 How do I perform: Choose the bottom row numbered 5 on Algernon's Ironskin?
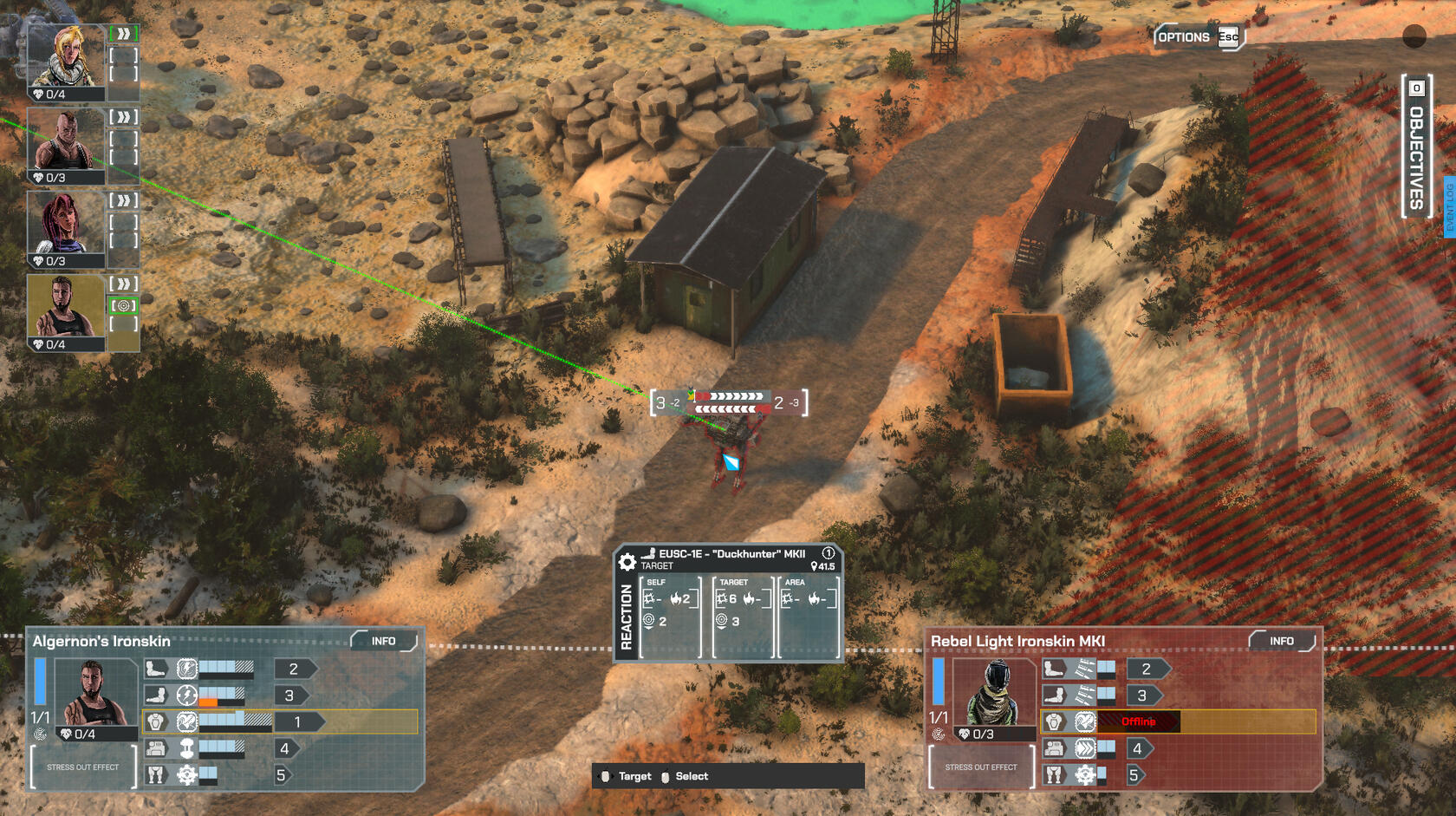[x=280, y=775]
